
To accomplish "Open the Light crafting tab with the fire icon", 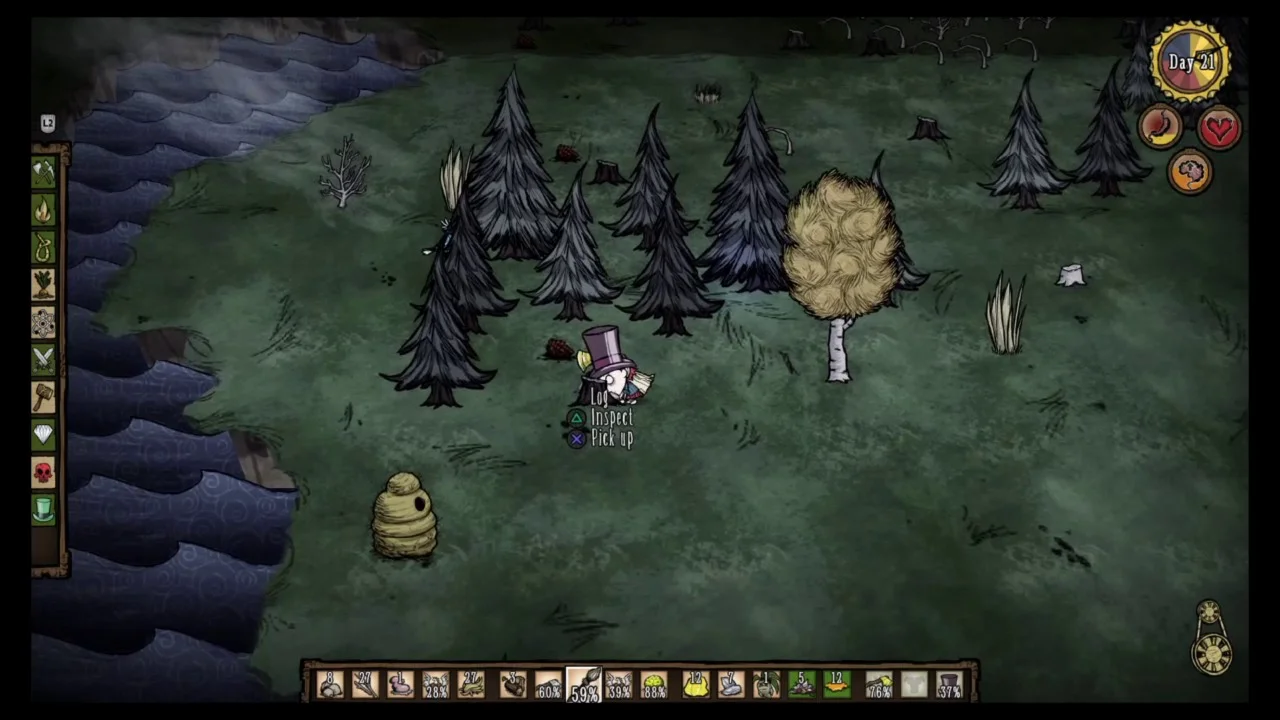I will pos(43,209).
